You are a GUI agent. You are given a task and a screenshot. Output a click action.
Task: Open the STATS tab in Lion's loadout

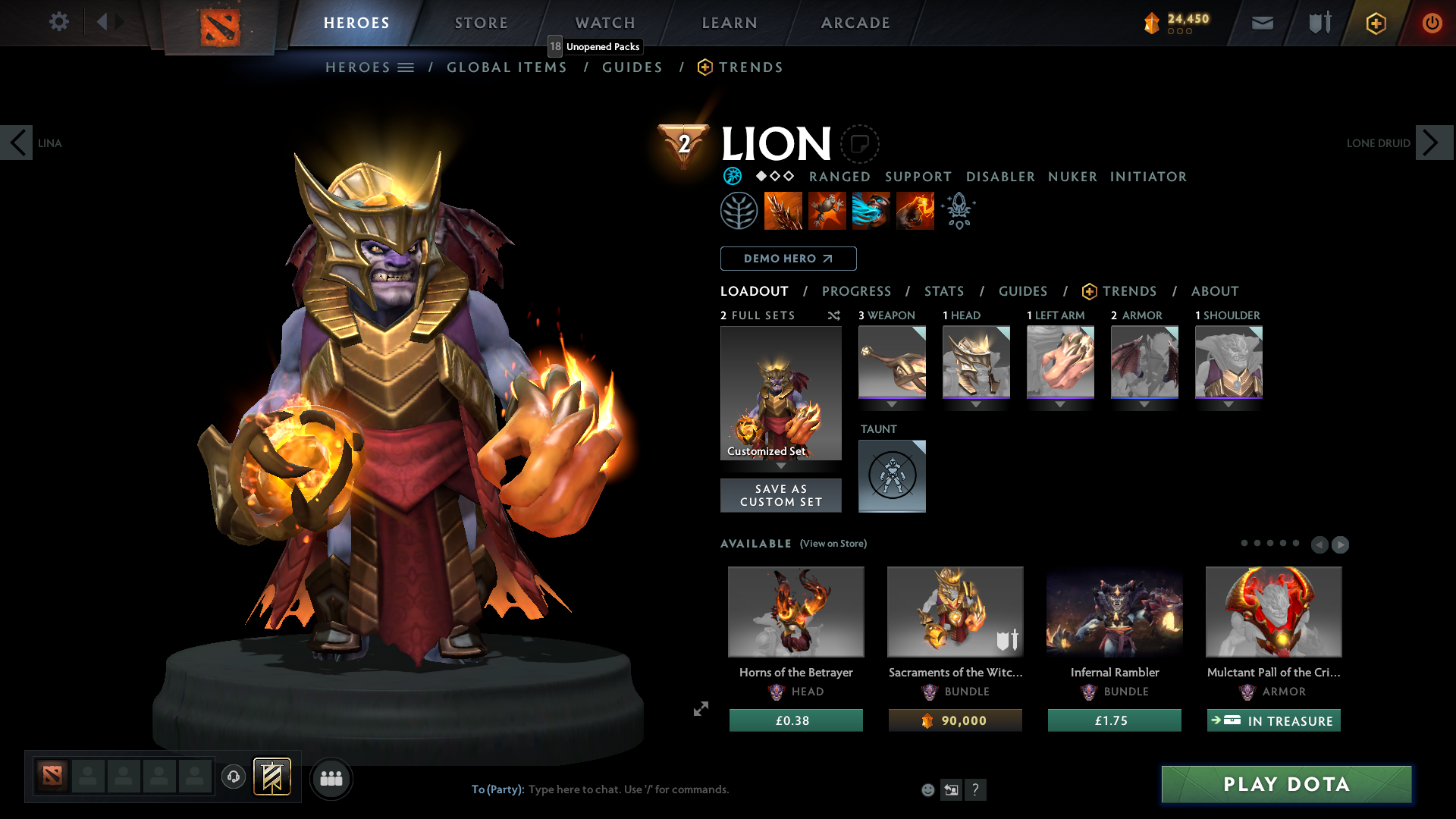[x=943, y=290]
